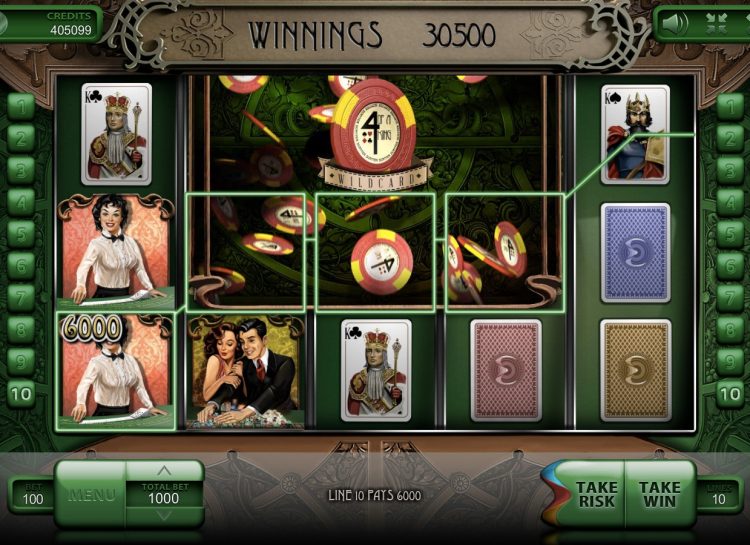
Task: Toggle fullscreen with the arrows icon
Action: tap(716, 23)
